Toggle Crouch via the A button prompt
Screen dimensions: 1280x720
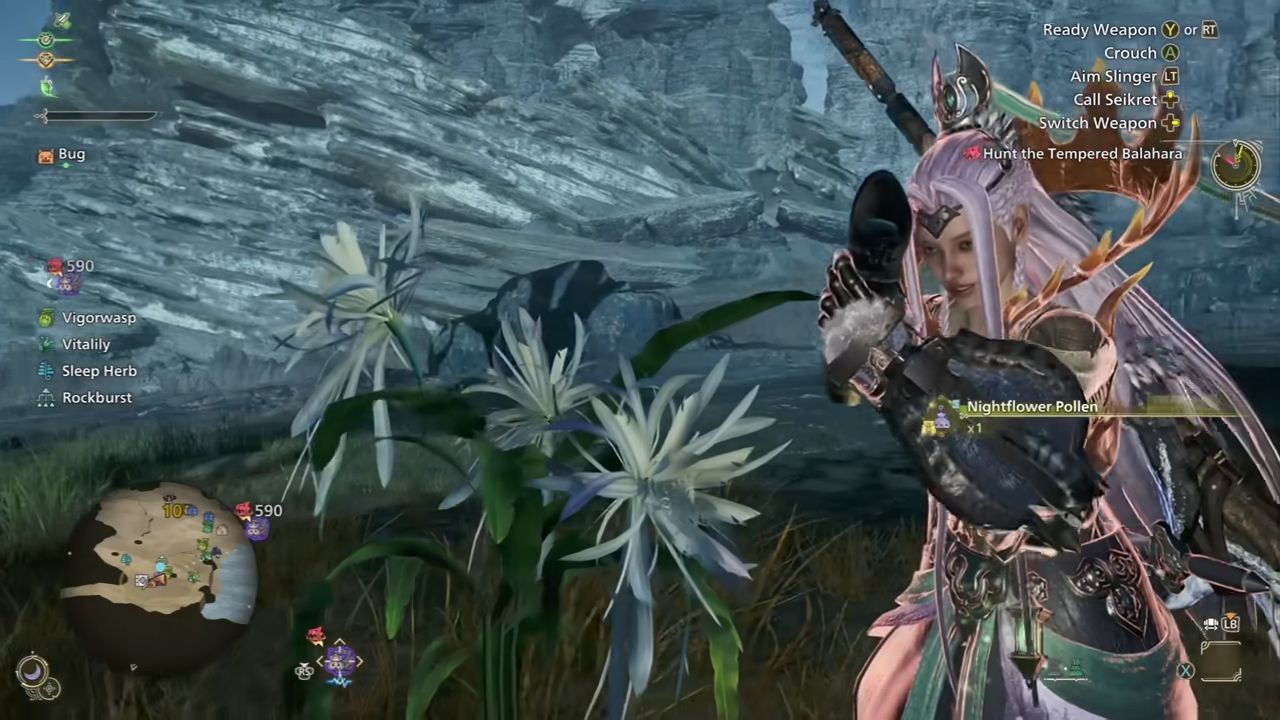pos(1168,53)
